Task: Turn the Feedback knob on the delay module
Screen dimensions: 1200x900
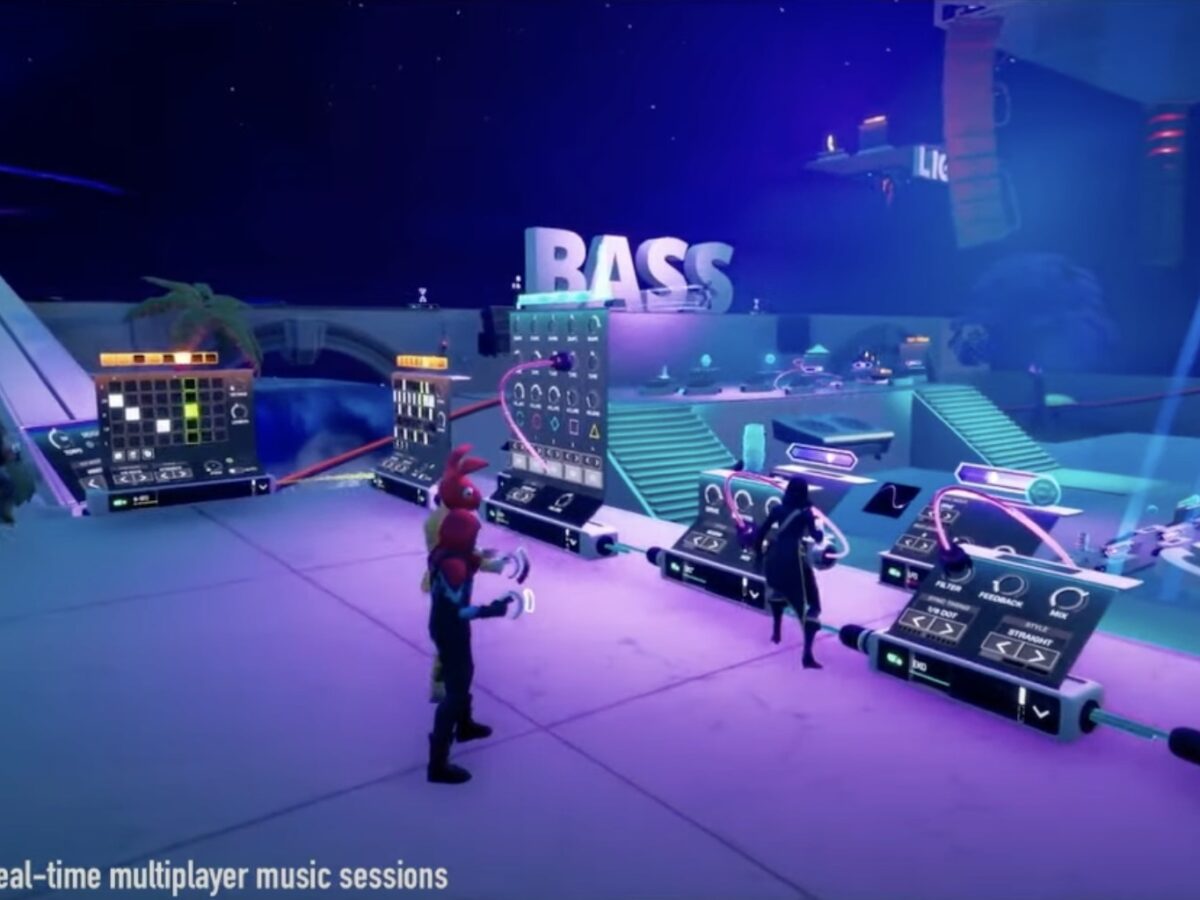Action: click(1010, 585)
